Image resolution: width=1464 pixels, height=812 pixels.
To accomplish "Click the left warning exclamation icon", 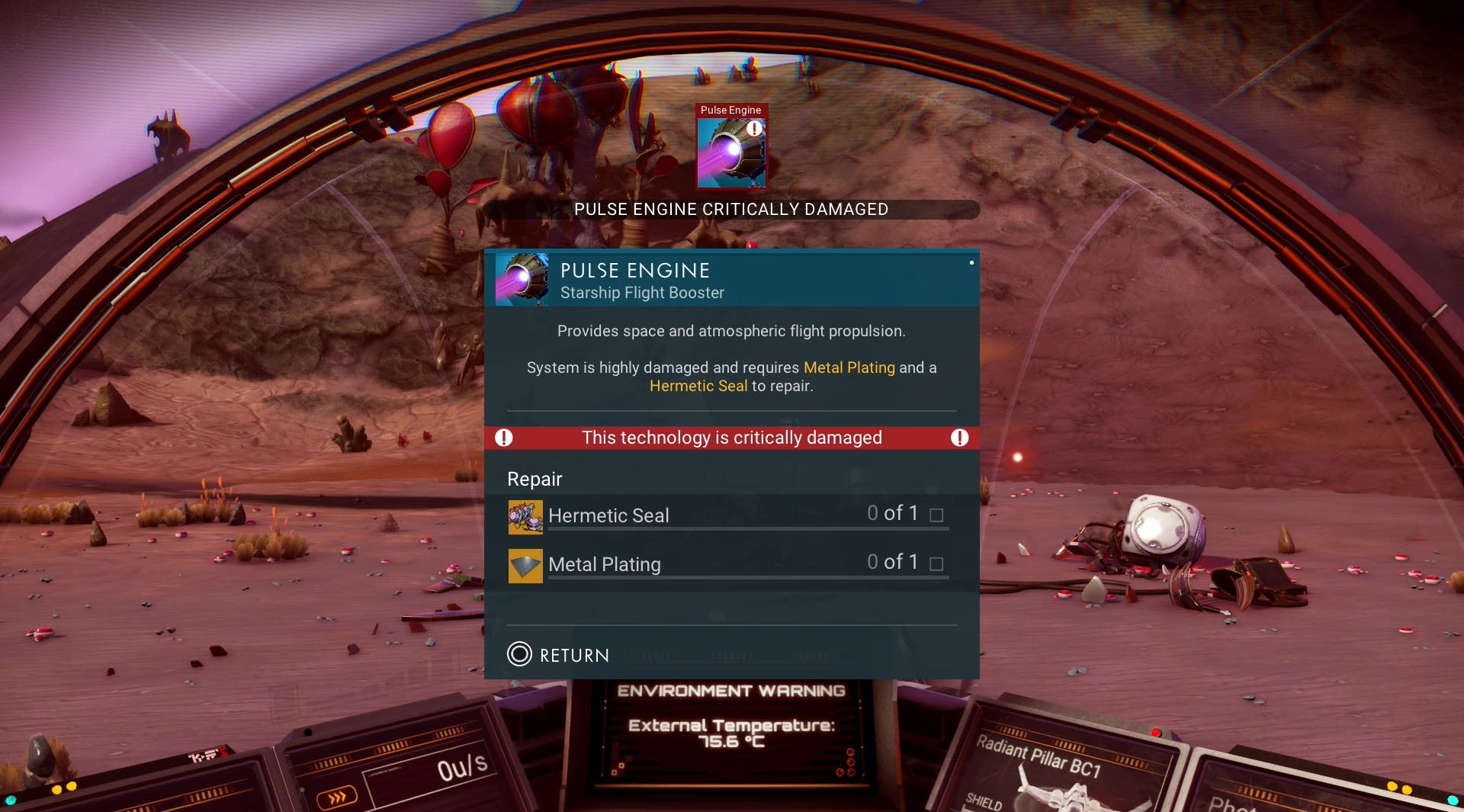I will 504,438.
